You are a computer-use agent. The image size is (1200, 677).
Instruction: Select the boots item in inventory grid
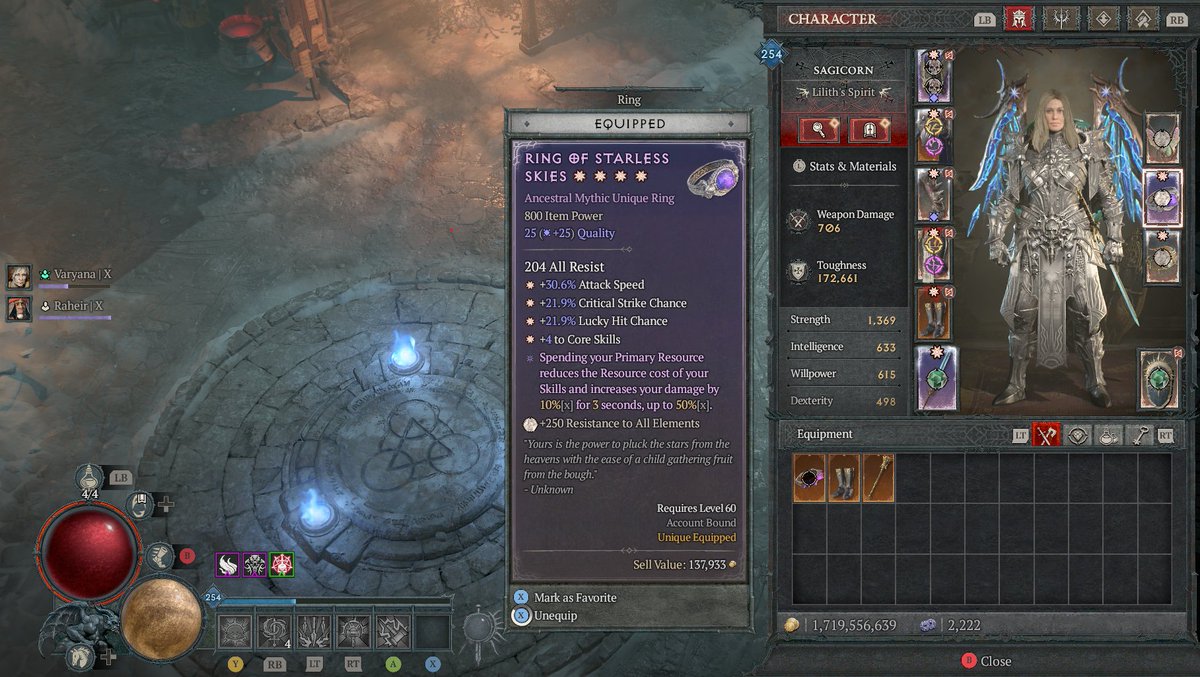(x=844, y=478)
